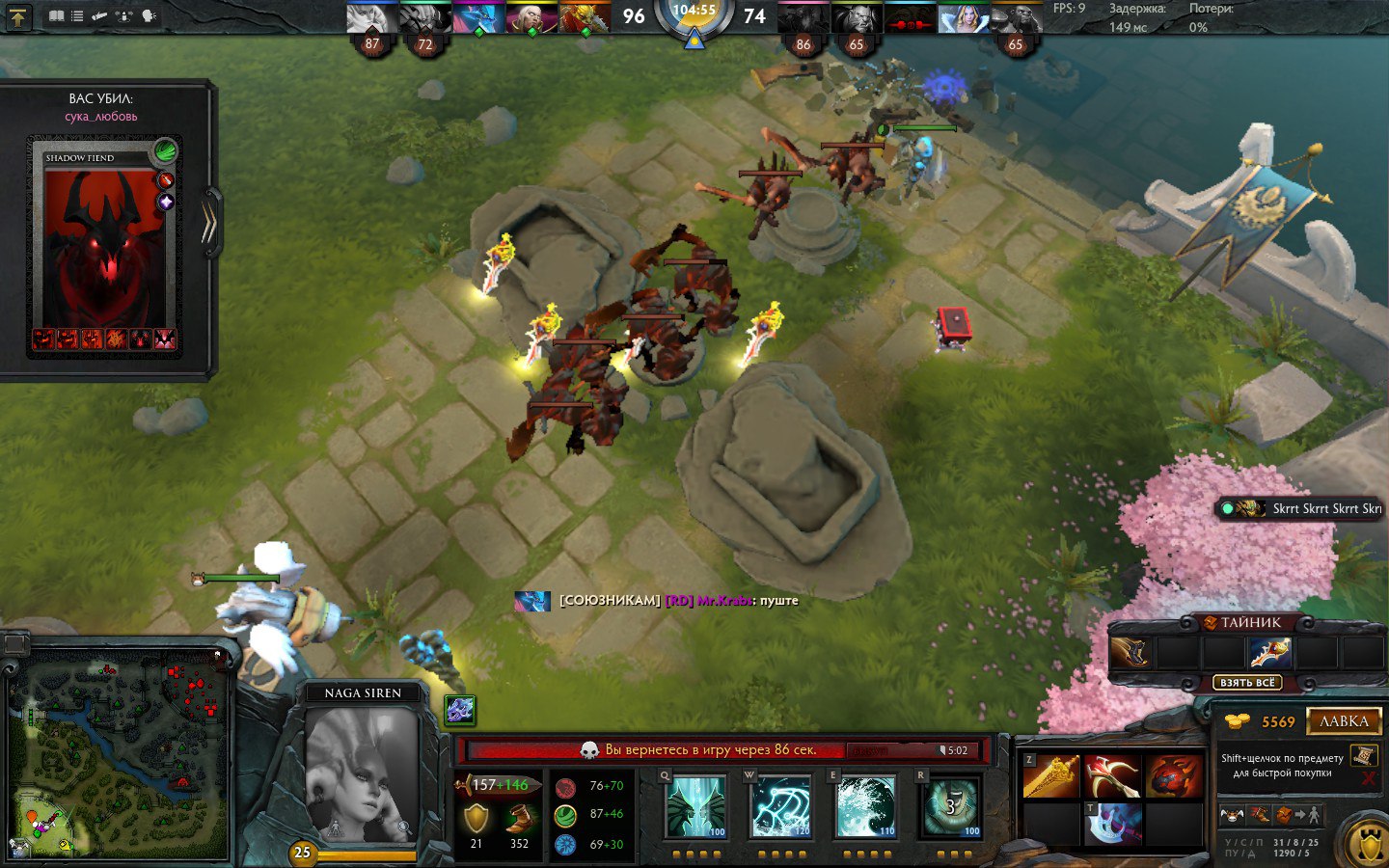
Task: Activate Rip Tide wave ability
Action: 865,806
